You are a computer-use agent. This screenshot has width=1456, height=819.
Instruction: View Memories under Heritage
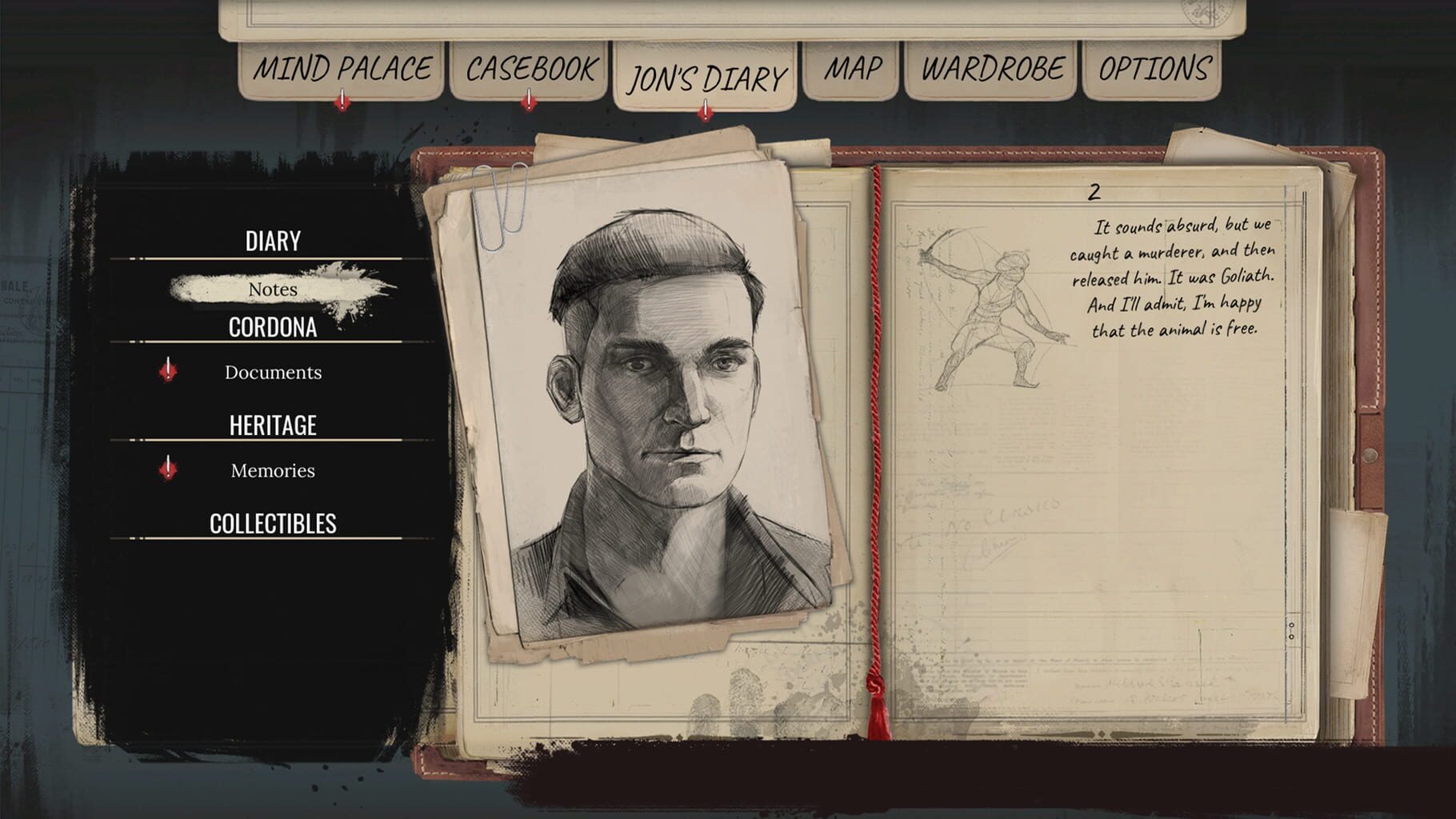click(273, 470)
